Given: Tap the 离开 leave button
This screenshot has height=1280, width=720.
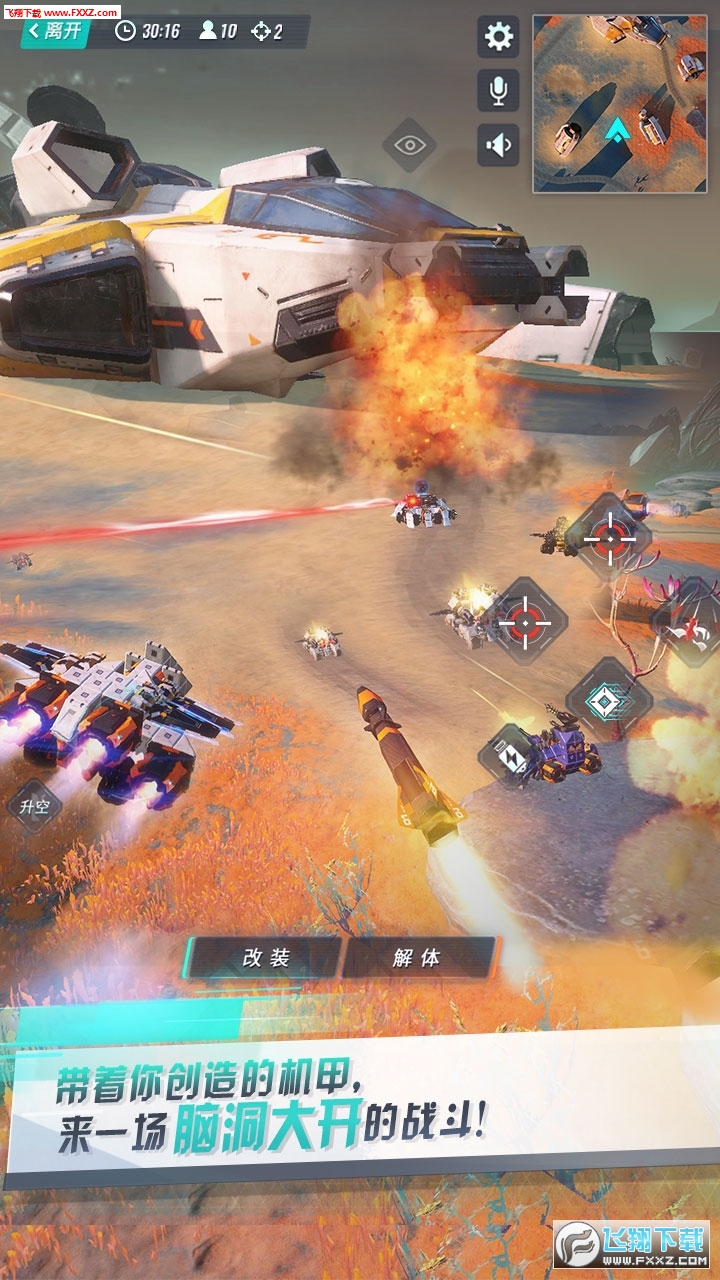Looking at the screenshot, I should [x=56, y=31].
